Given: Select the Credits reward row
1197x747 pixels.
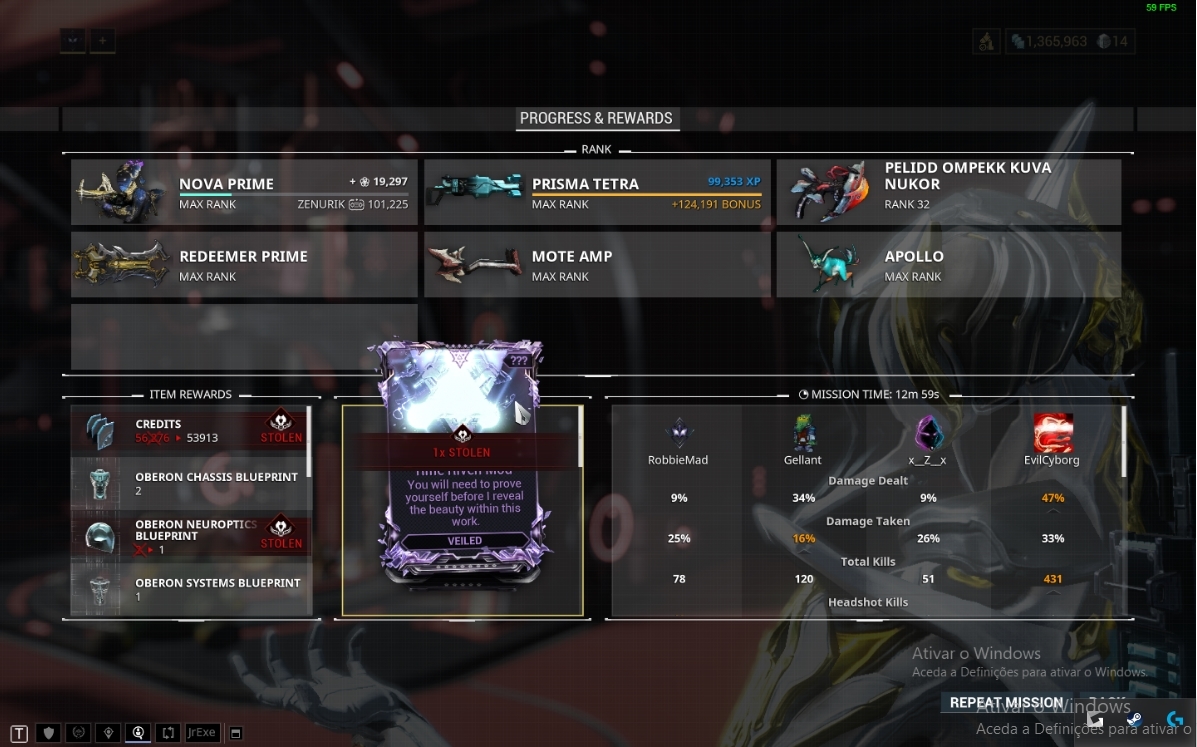Looking at the screenshot, I should tap(189, 429).
